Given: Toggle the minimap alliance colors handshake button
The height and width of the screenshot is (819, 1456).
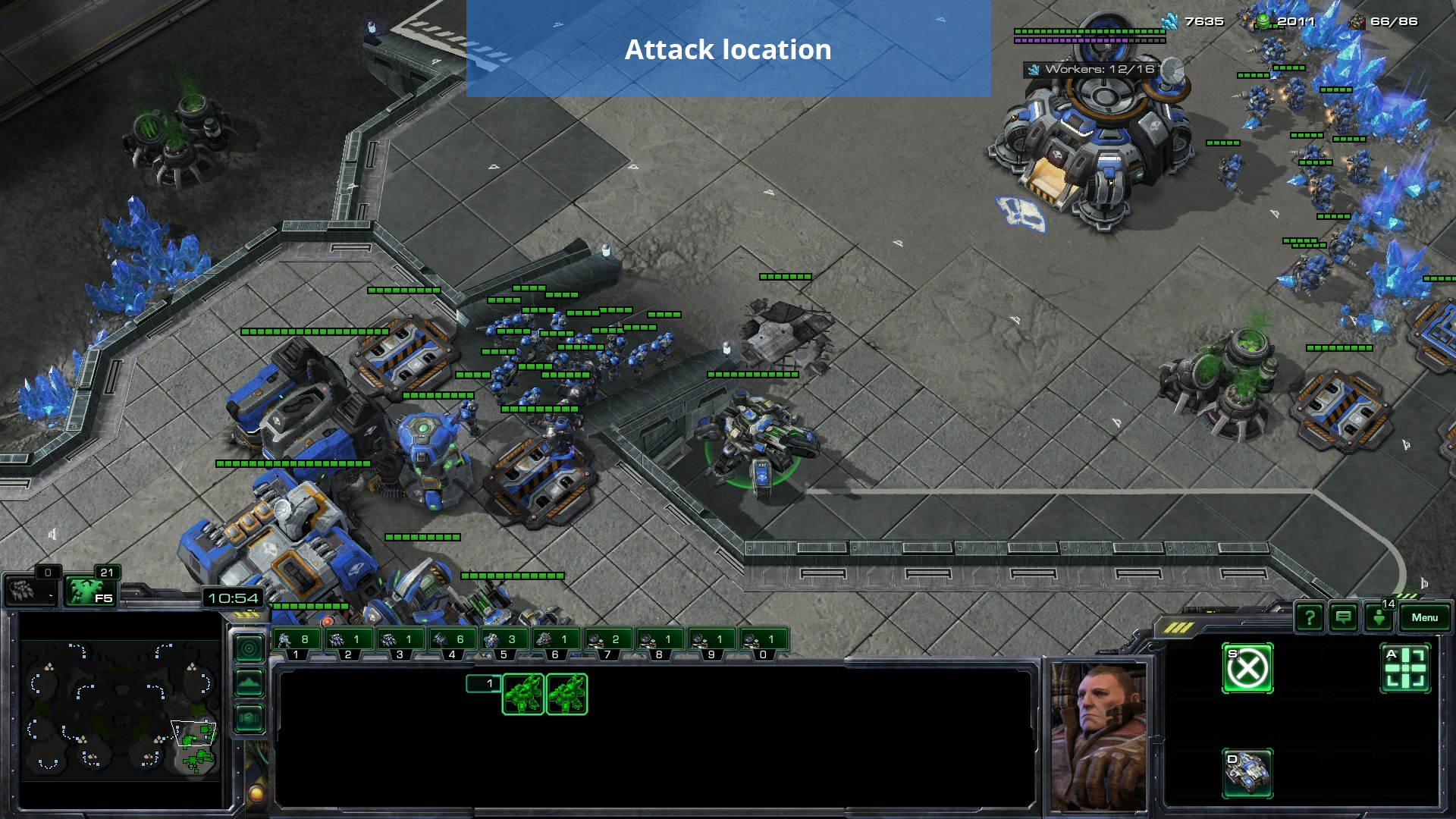Looking at the screenshot, I should coord(249,718).
